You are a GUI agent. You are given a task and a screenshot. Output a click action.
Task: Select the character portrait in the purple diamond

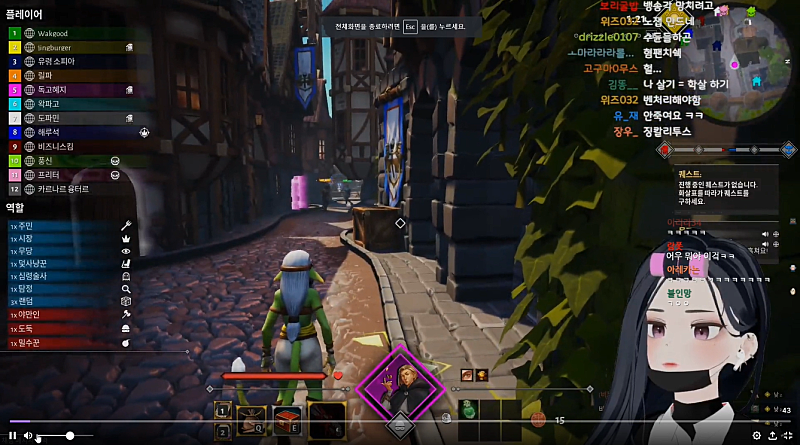tap(400, 384)
